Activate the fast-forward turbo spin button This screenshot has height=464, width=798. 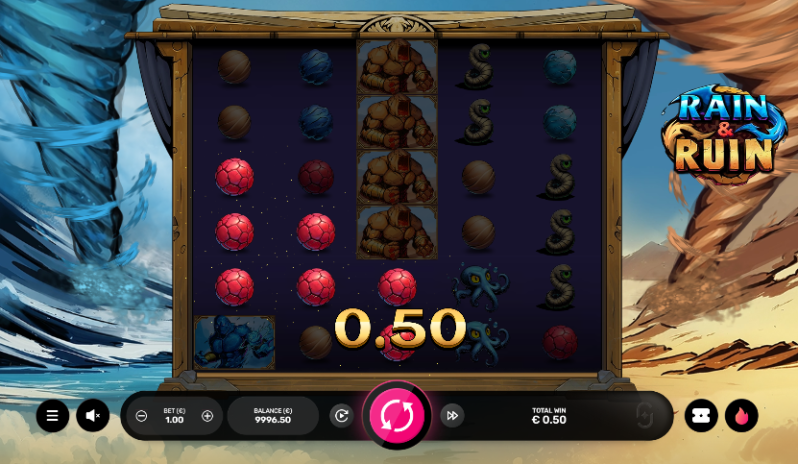[x=452, y=416]
